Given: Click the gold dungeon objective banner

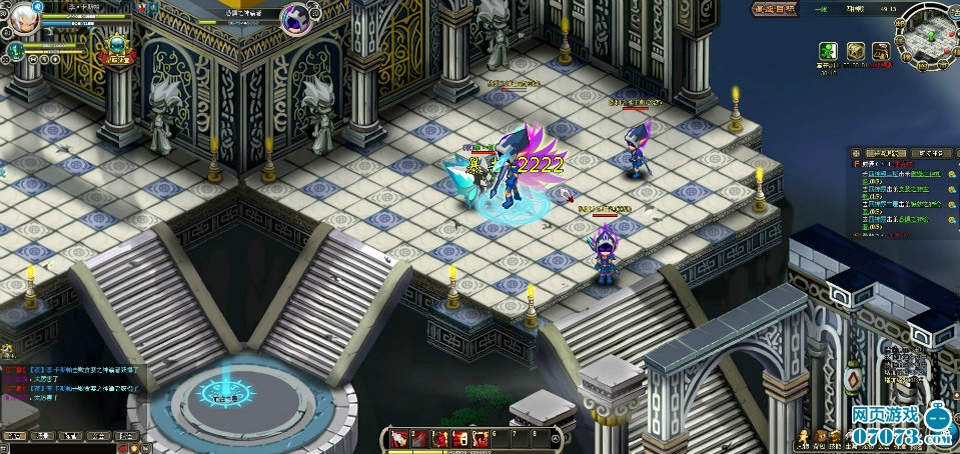Looking at the screenshot, I should (776, 9).
